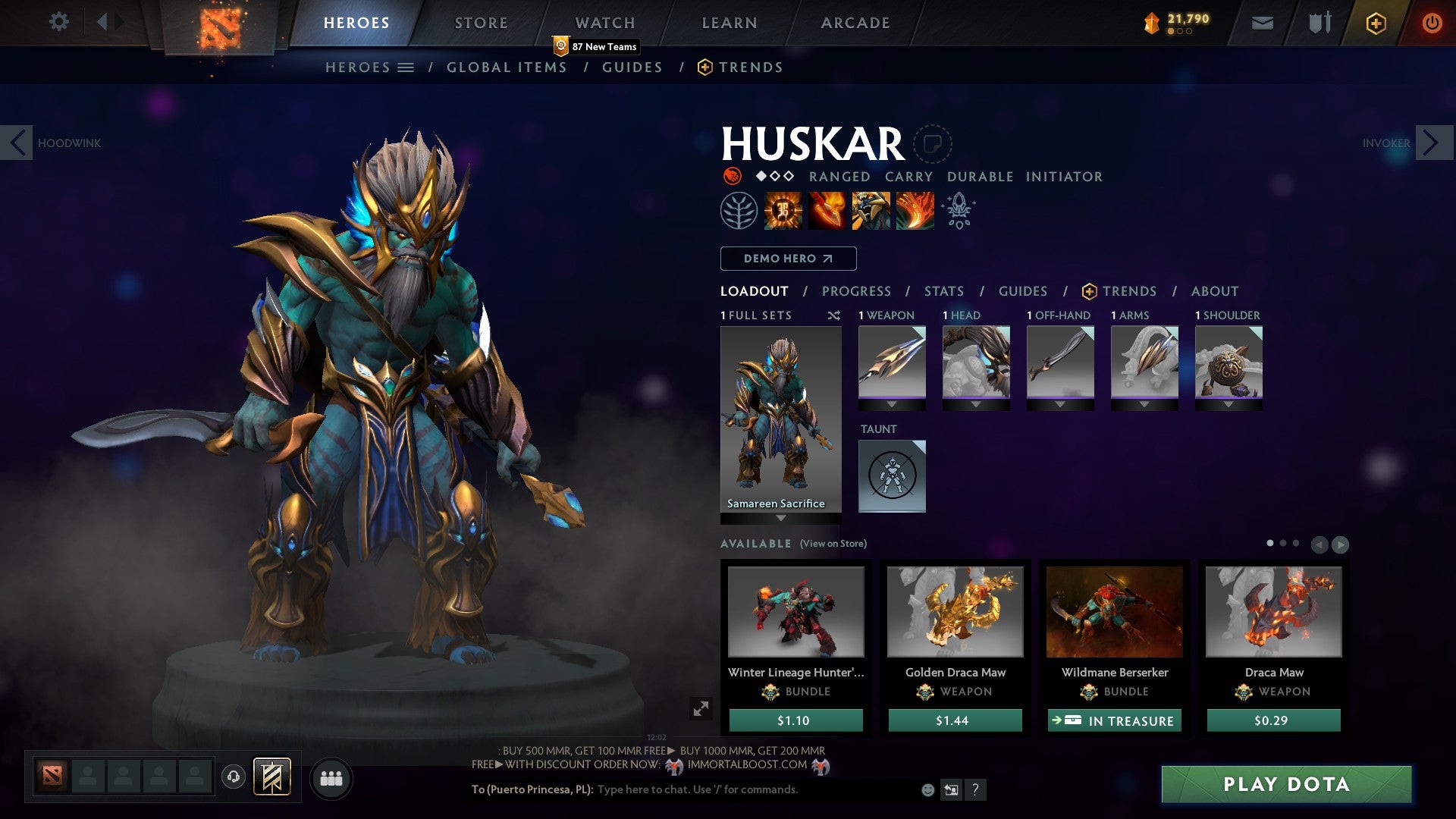
Task: Go to next hero Invoker
Action: (1431, 143)
